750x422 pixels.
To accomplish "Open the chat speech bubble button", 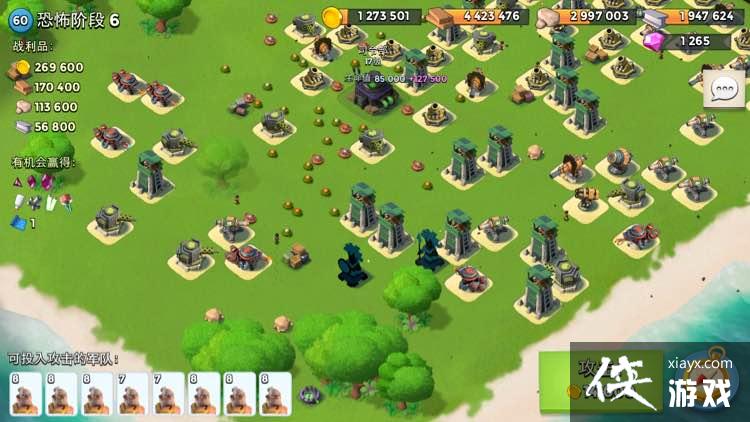I will (x=723, y=89).
